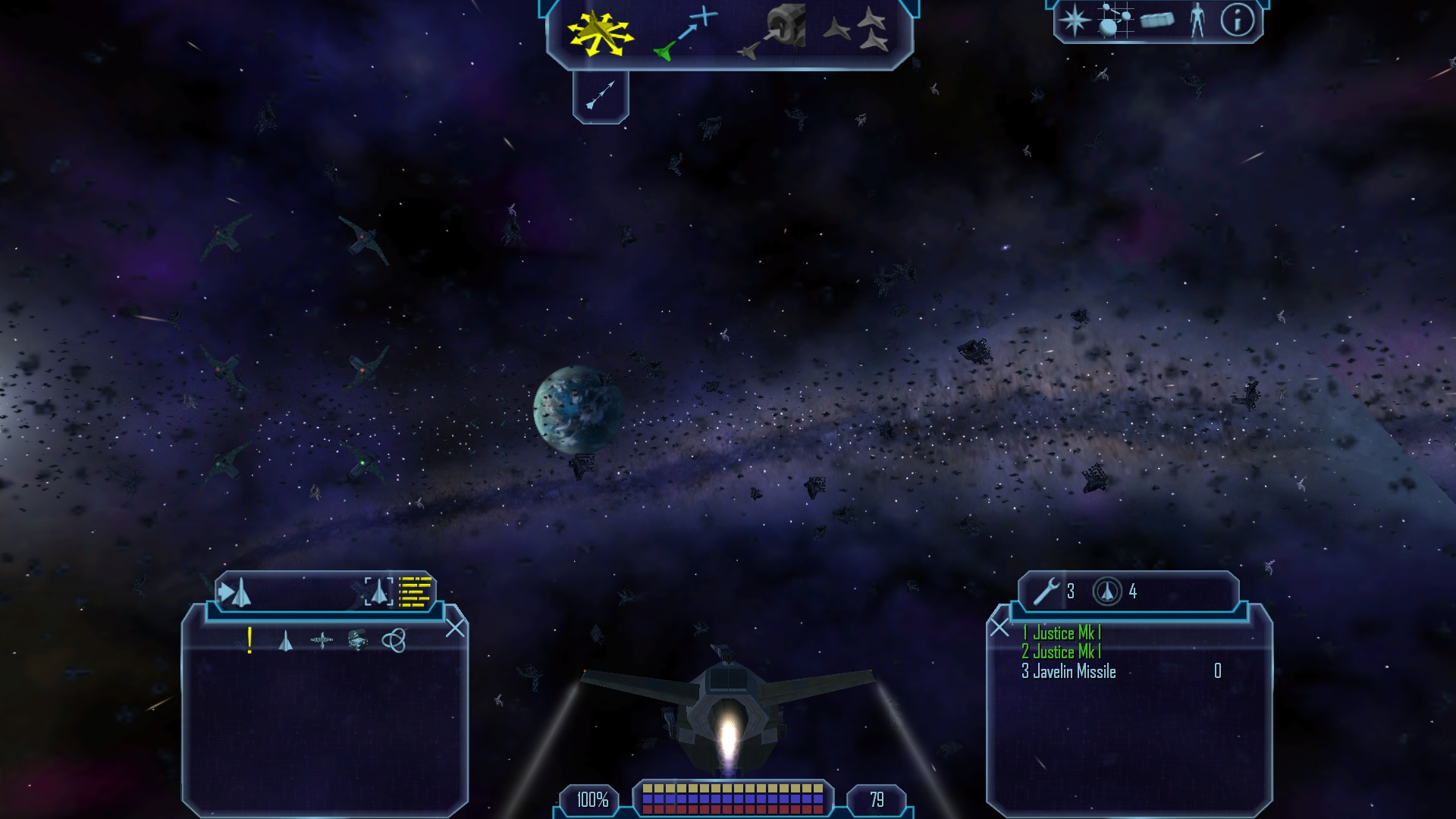Open the cargo blocks icon

[x=1156, y=20]
